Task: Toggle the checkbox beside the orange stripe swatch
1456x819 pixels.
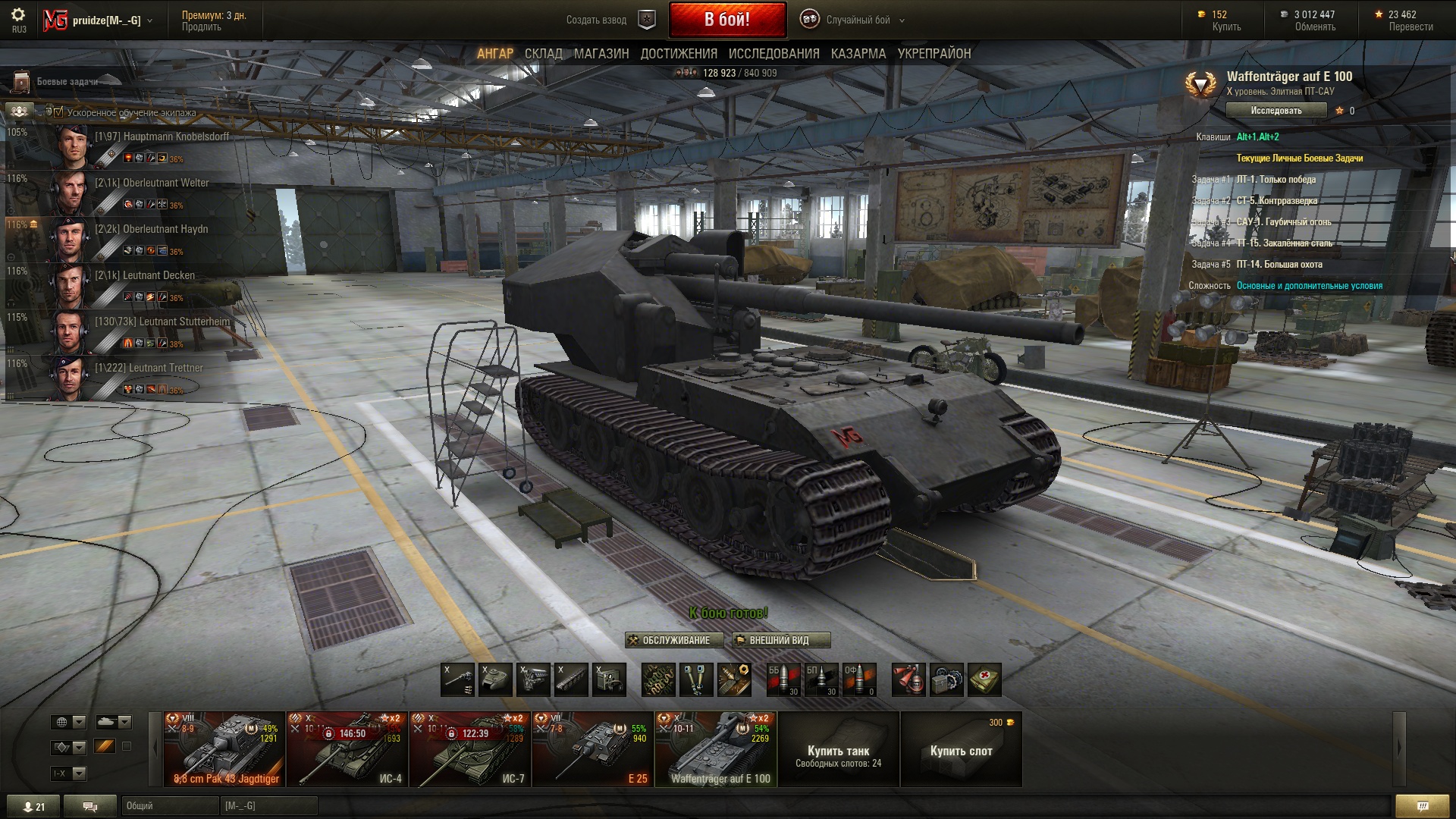Action: pyautogui.click(x=127, y=746)
